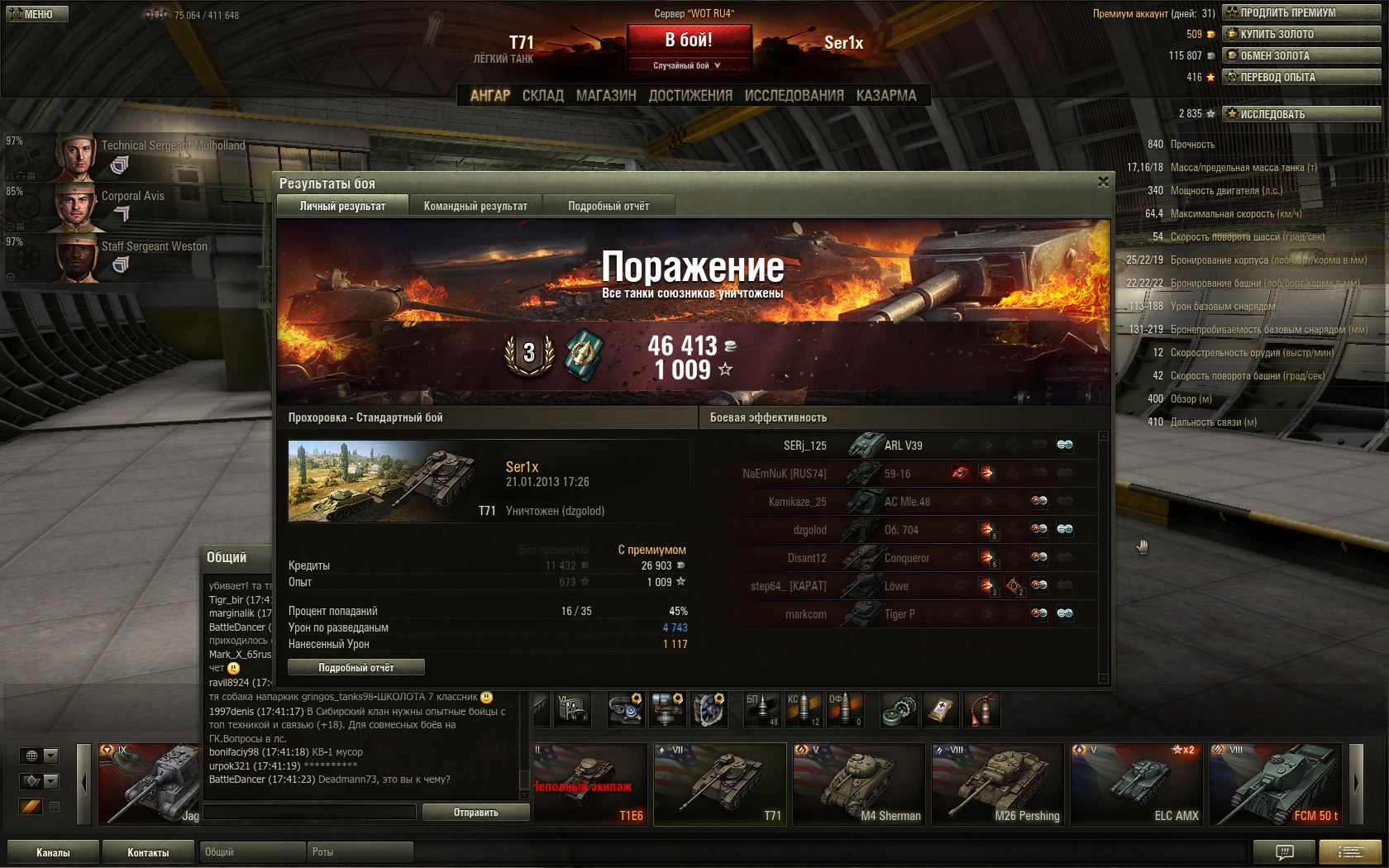Viewport: 1389px width, 868px height.
Task: Go to the ДОСТИЖЕНИЯ section
Action: point(690,96)
